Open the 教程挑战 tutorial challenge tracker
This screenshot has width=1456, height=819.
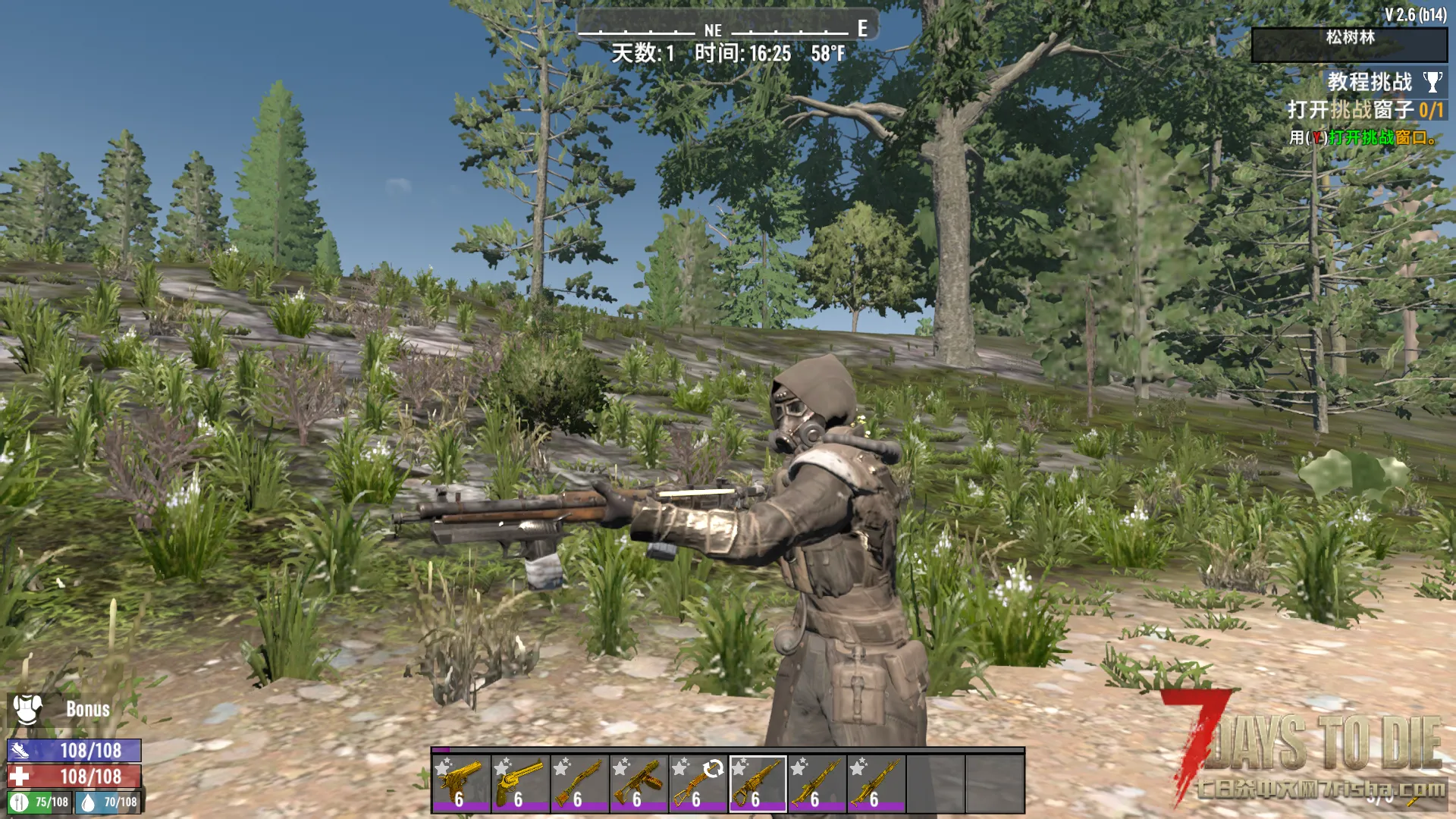pyautogui.click(x=1369, y=82)
